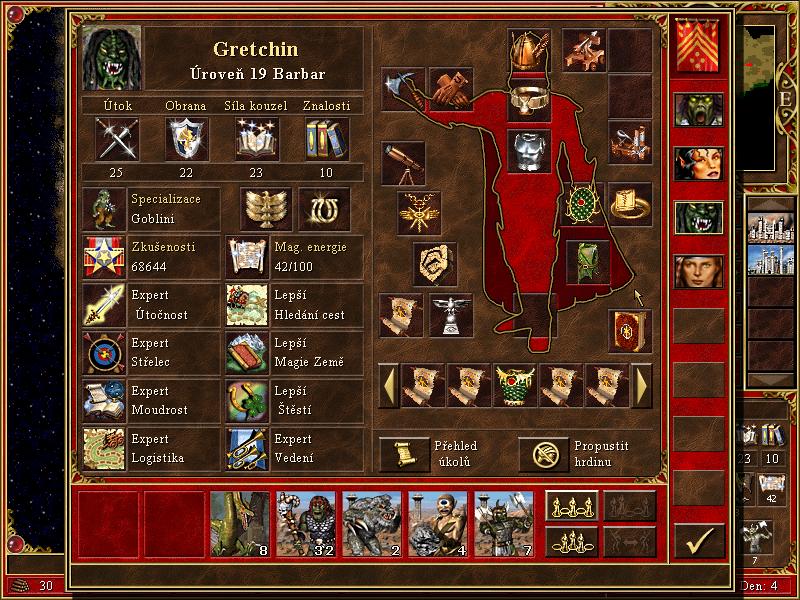Select the green dragon troop stack
This screenshot has width=800, height=600.
pos(240,523)
